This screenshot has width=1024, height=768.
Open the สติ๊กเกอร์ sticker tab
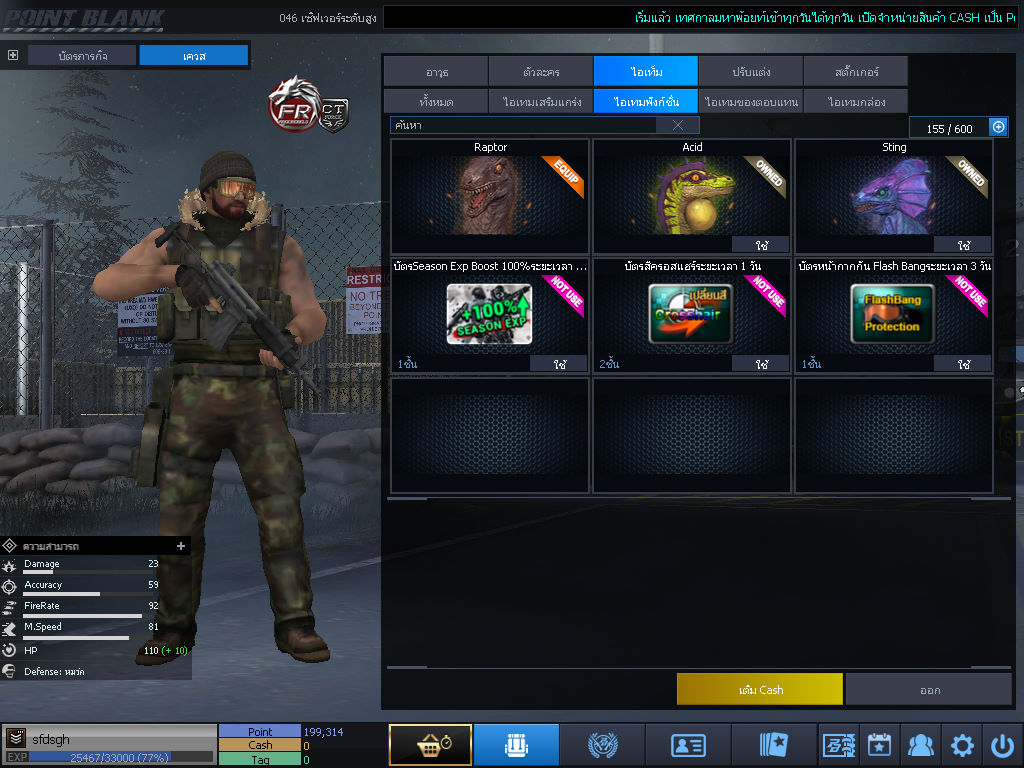(x=855, y=72)
